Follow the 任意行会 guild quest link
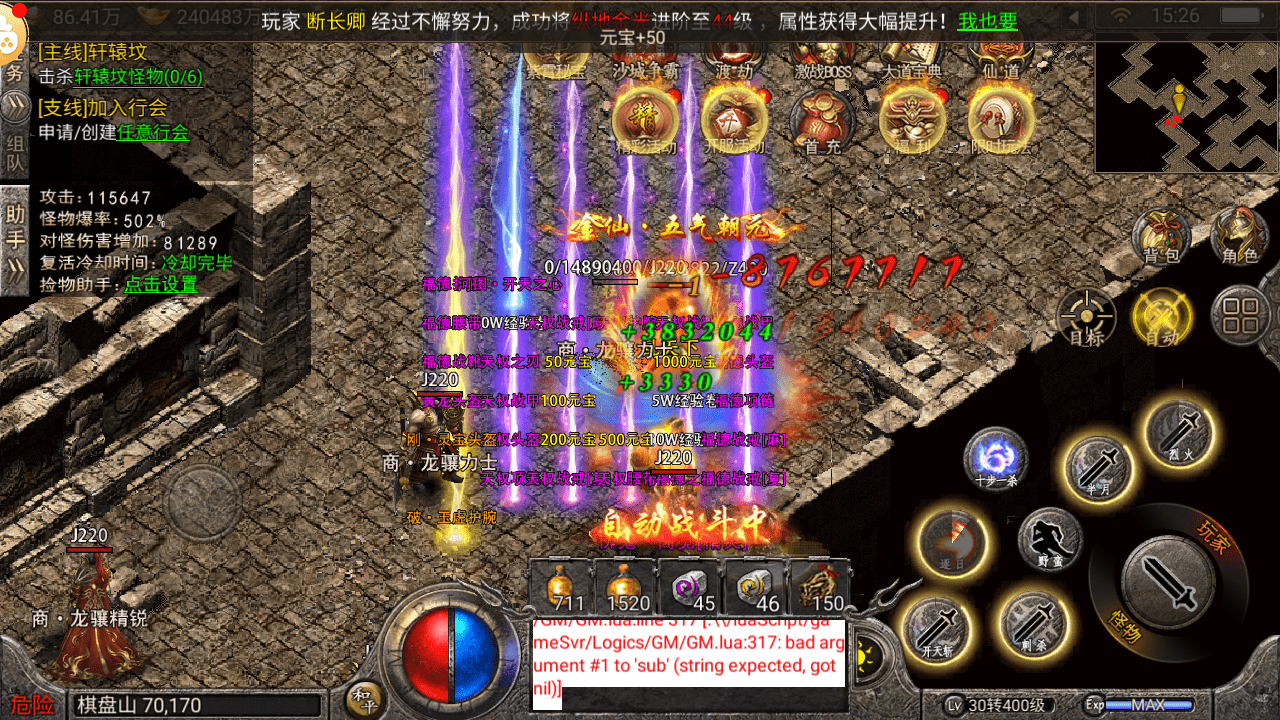 pos(153,132)
